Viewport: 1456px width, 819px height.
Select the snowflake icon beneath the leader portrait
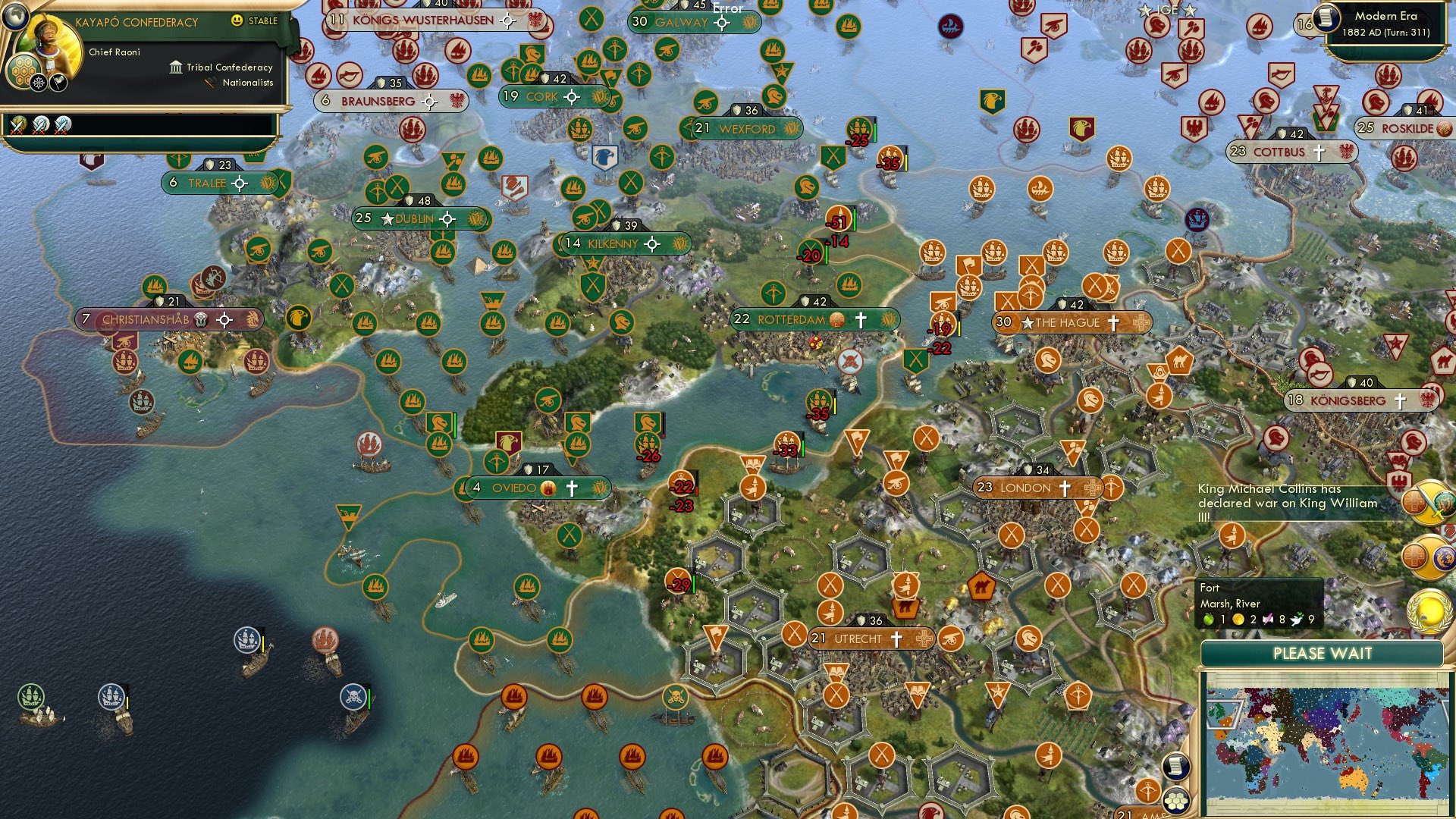(x=39, y=82)
